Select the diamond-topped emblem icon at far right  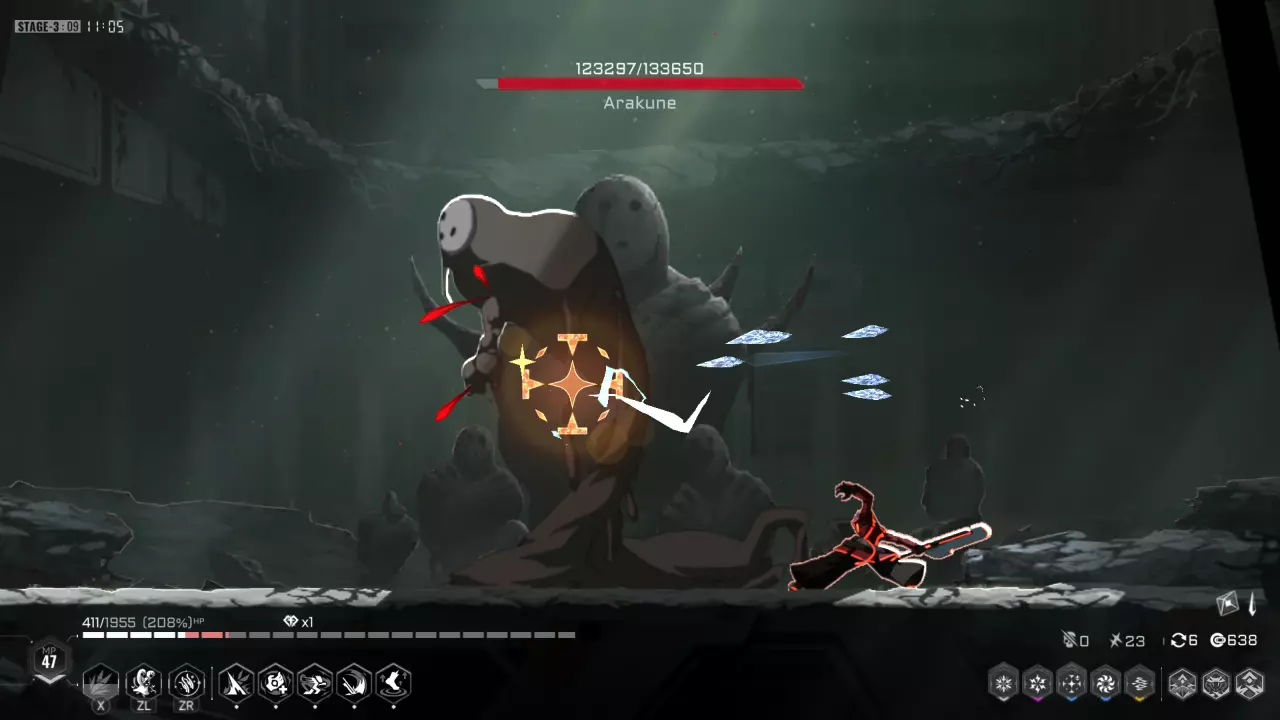(x=1250, y=683)
